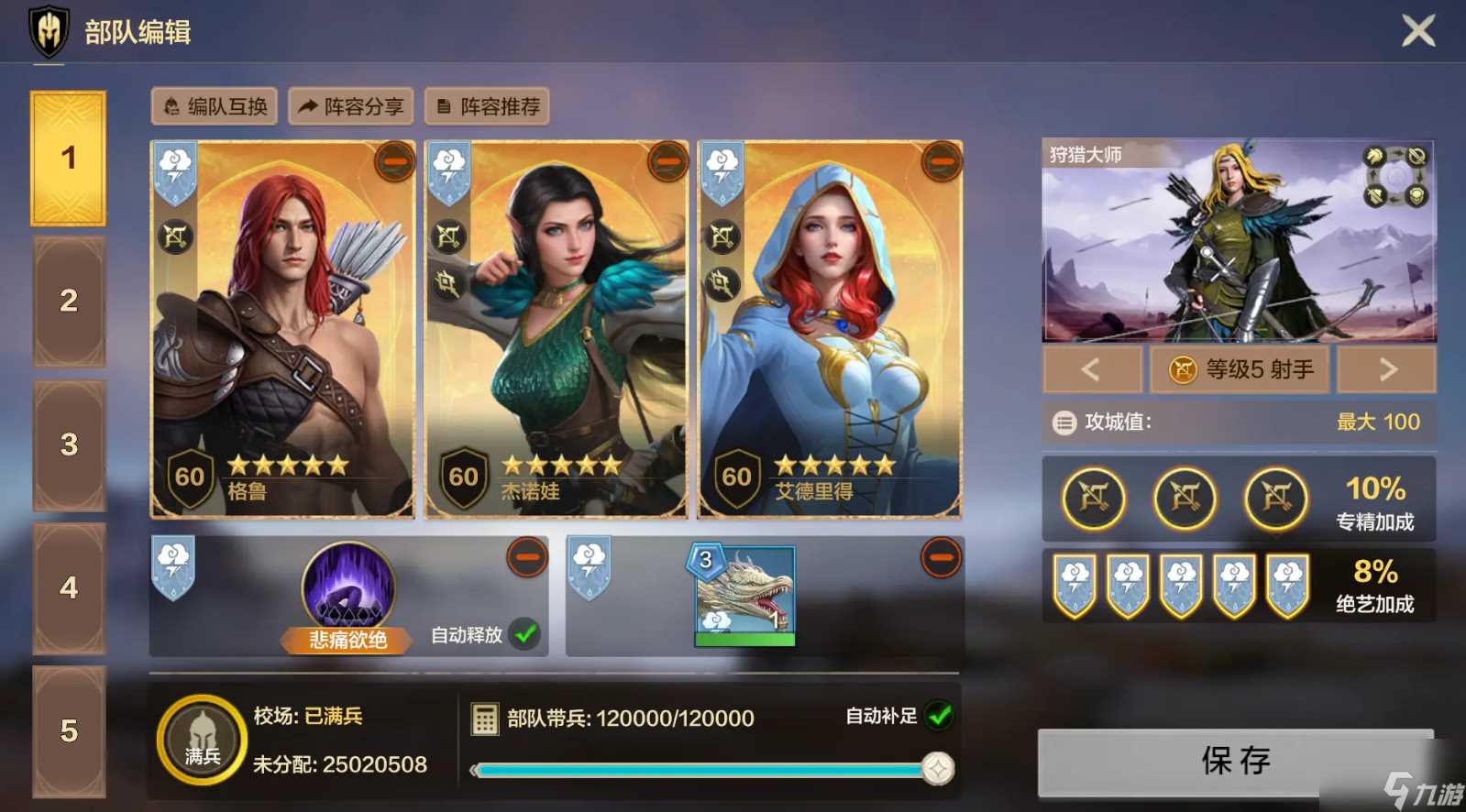Image resolution: width=1466 pixels, height=812 pixels.
Task: Click the 编队互换 formation swap button
Action: (216, 107)
